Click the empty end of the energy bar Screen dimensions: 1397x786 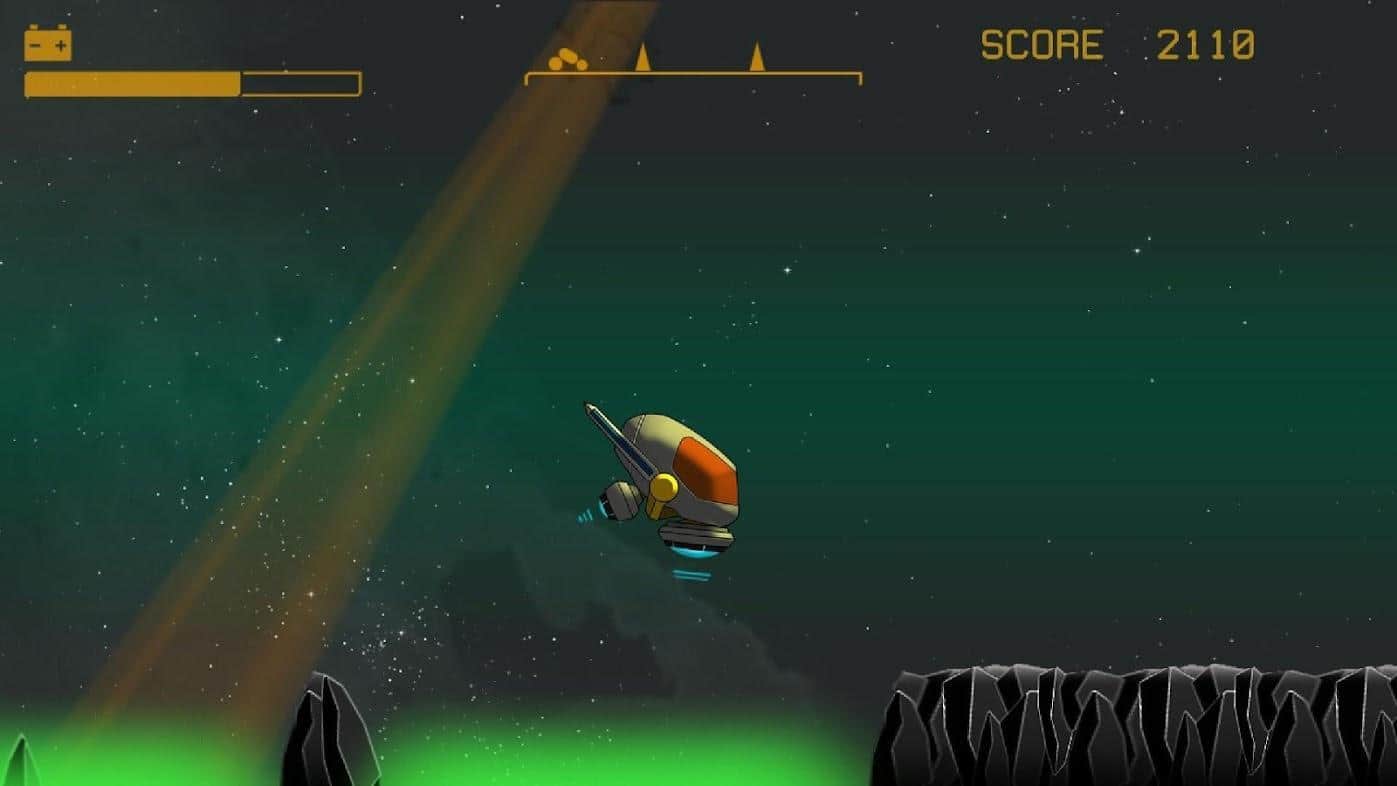[300, 78]
